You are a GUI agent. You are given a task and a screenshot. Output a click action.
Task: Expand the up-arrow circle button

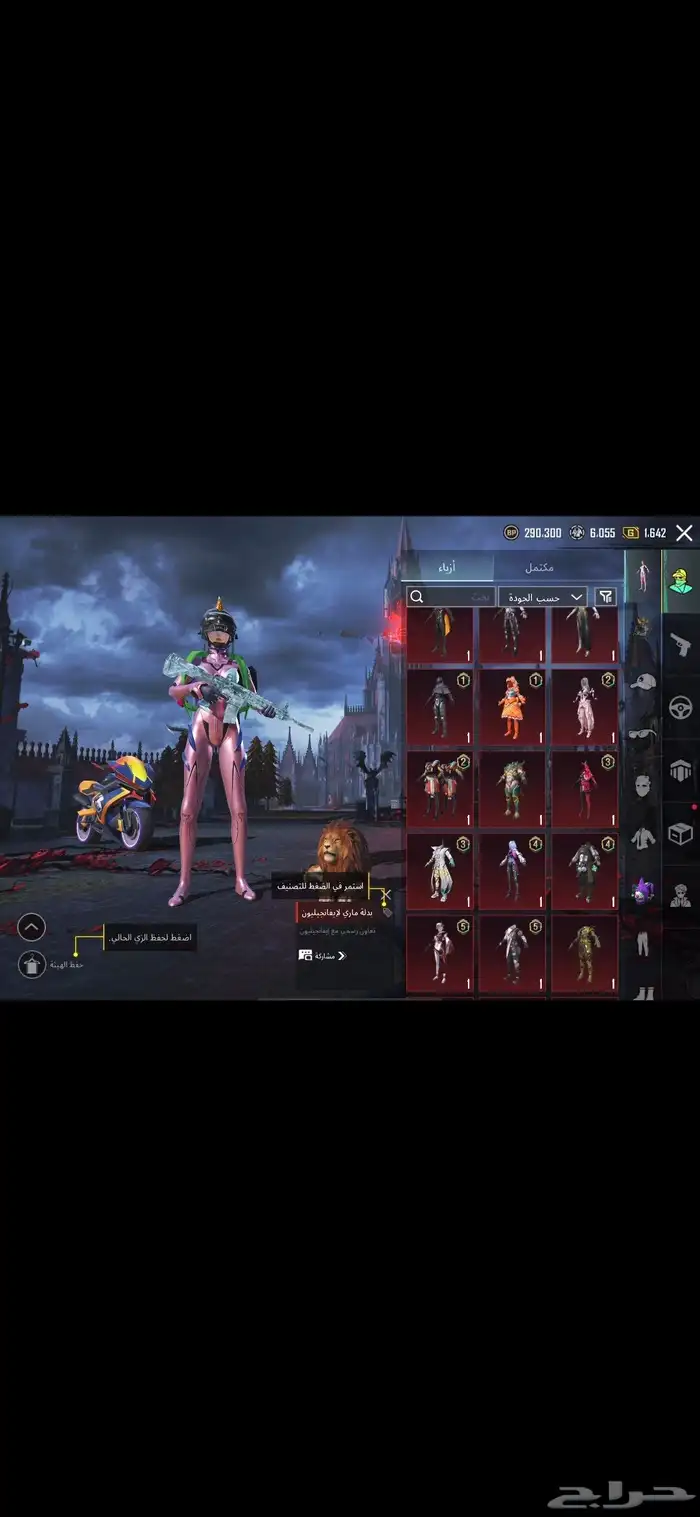tap(32, 928)
